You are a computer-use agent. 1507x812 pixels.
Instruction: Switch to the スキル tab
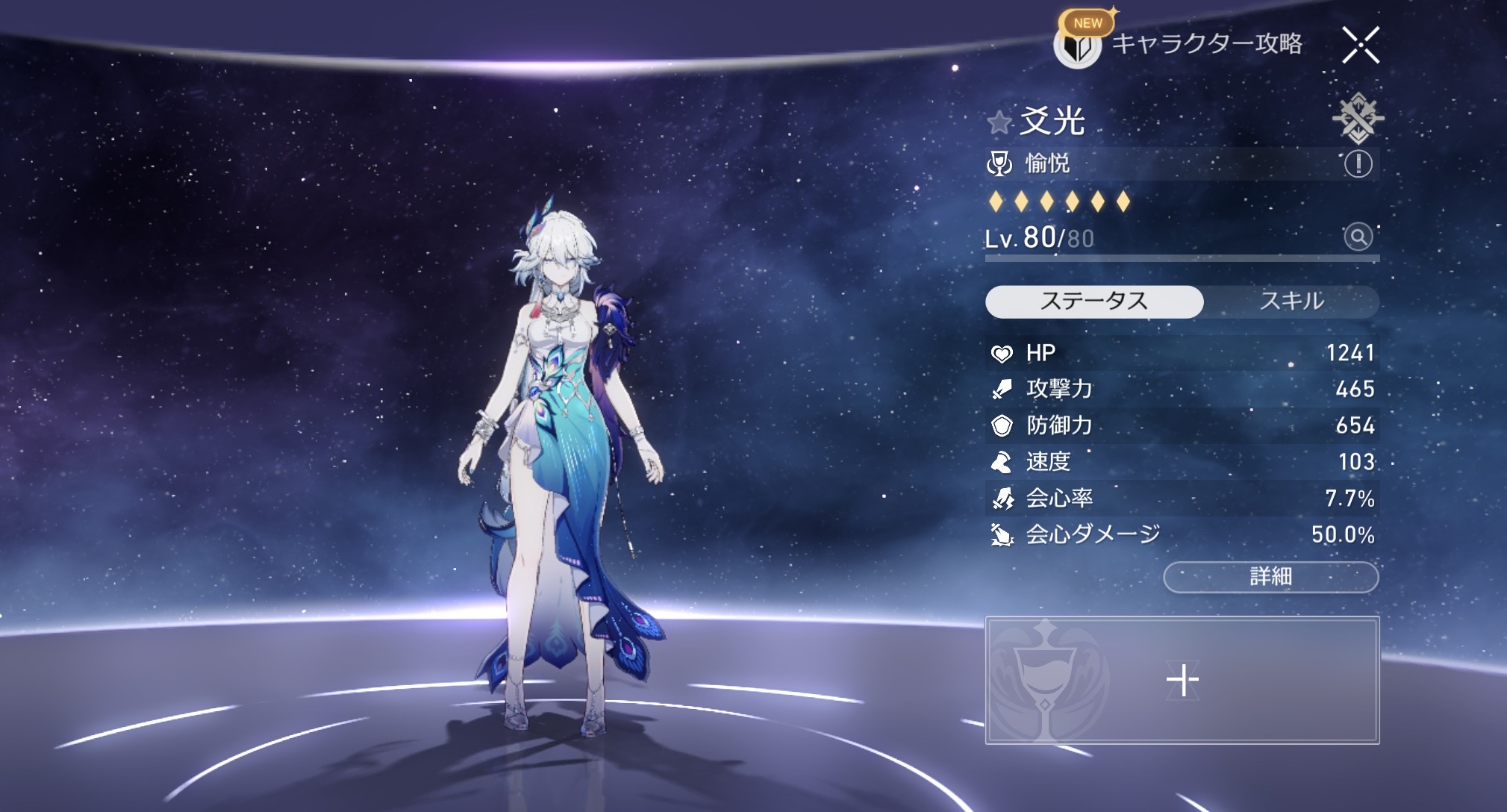coord(1291,302)
